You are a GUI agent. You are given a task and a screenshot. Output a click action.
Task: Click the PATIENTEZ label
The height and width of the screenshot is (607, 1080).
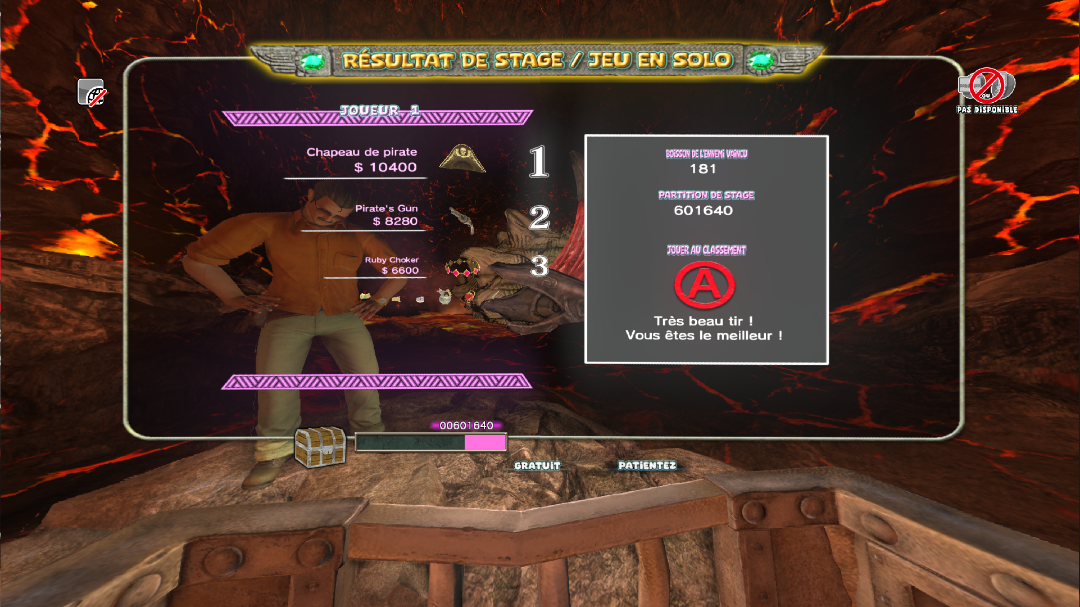coord(647,466)
